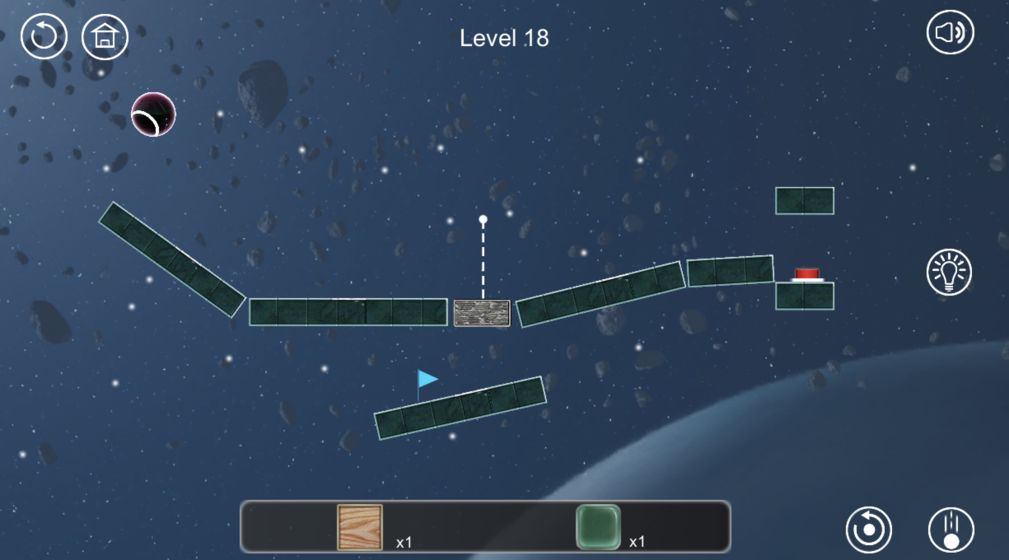Screen dimensions: 1009x560
Task: Restart the level with the circular arrow
Action: [x=44, y=37]
